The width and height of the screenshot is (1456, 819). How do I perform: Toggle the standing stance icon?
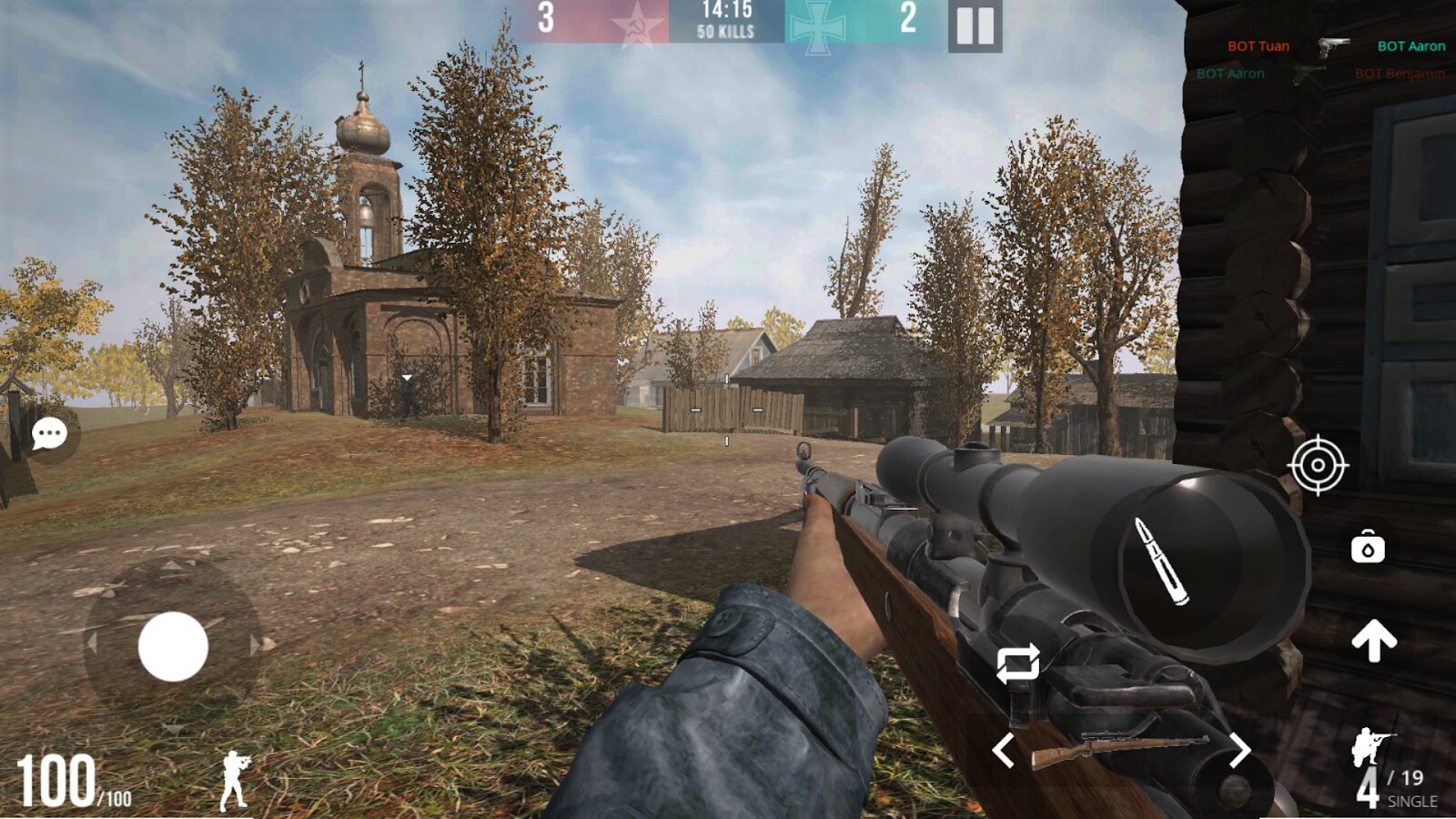(x=234, y=780)
